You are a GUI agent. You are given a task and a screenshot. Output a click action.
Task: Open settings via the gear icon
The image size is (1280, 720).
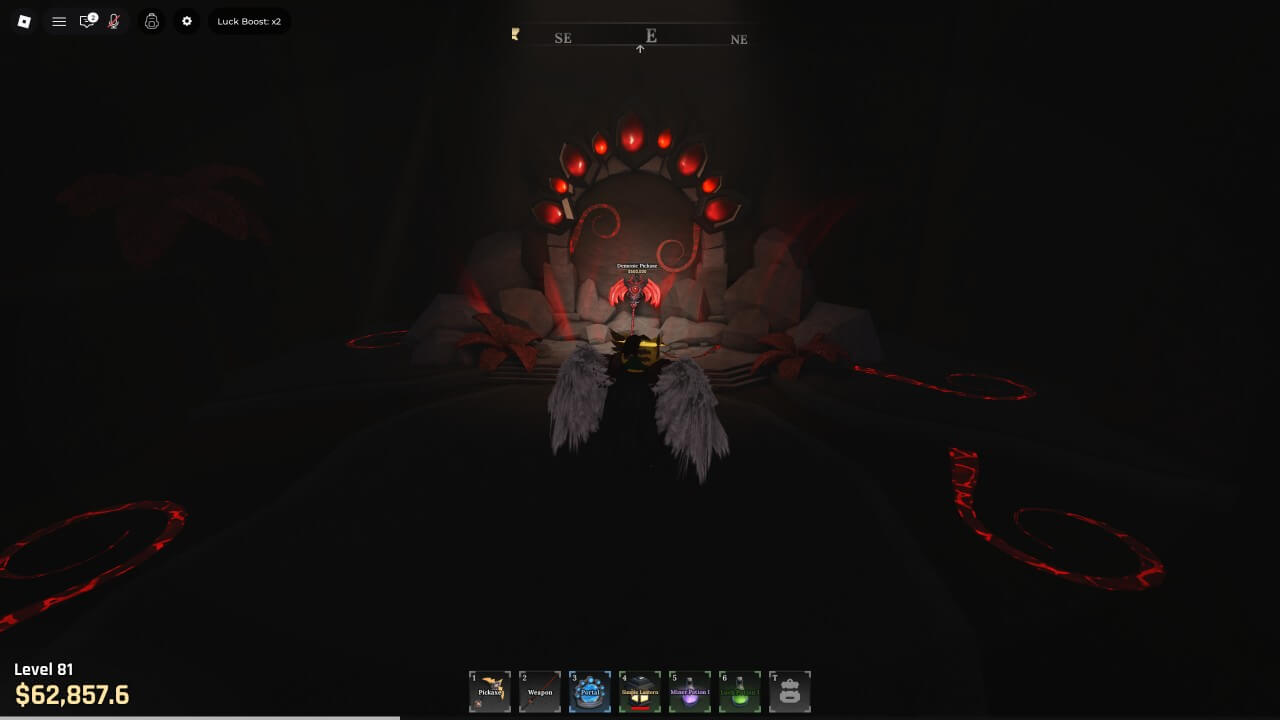pyautogui.click(x=187, y=21)
